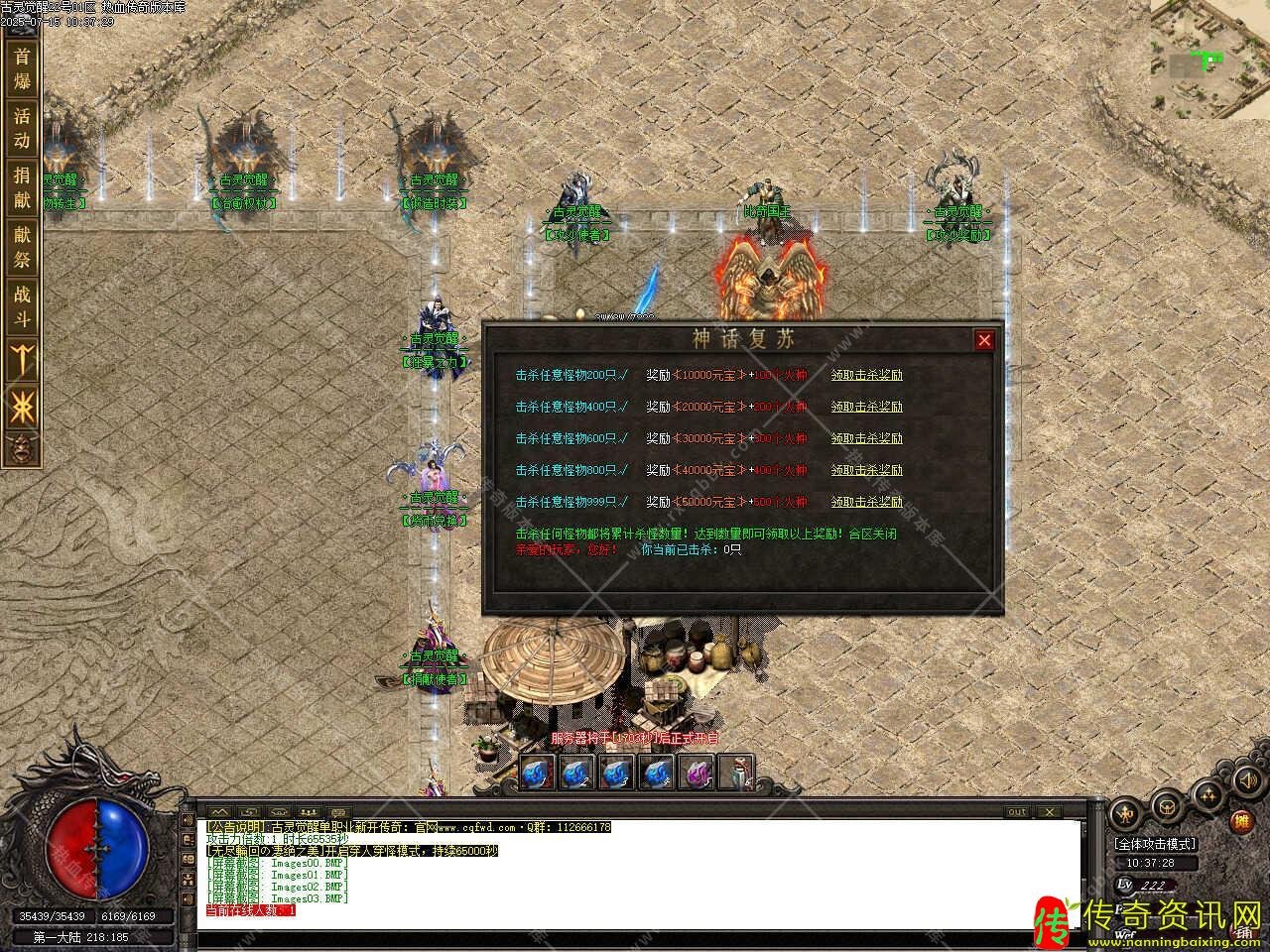Screen dimensions: 1270x952
Task: Open the 活动 events menu
Action: pyautogui.click(x=22, y=129)
